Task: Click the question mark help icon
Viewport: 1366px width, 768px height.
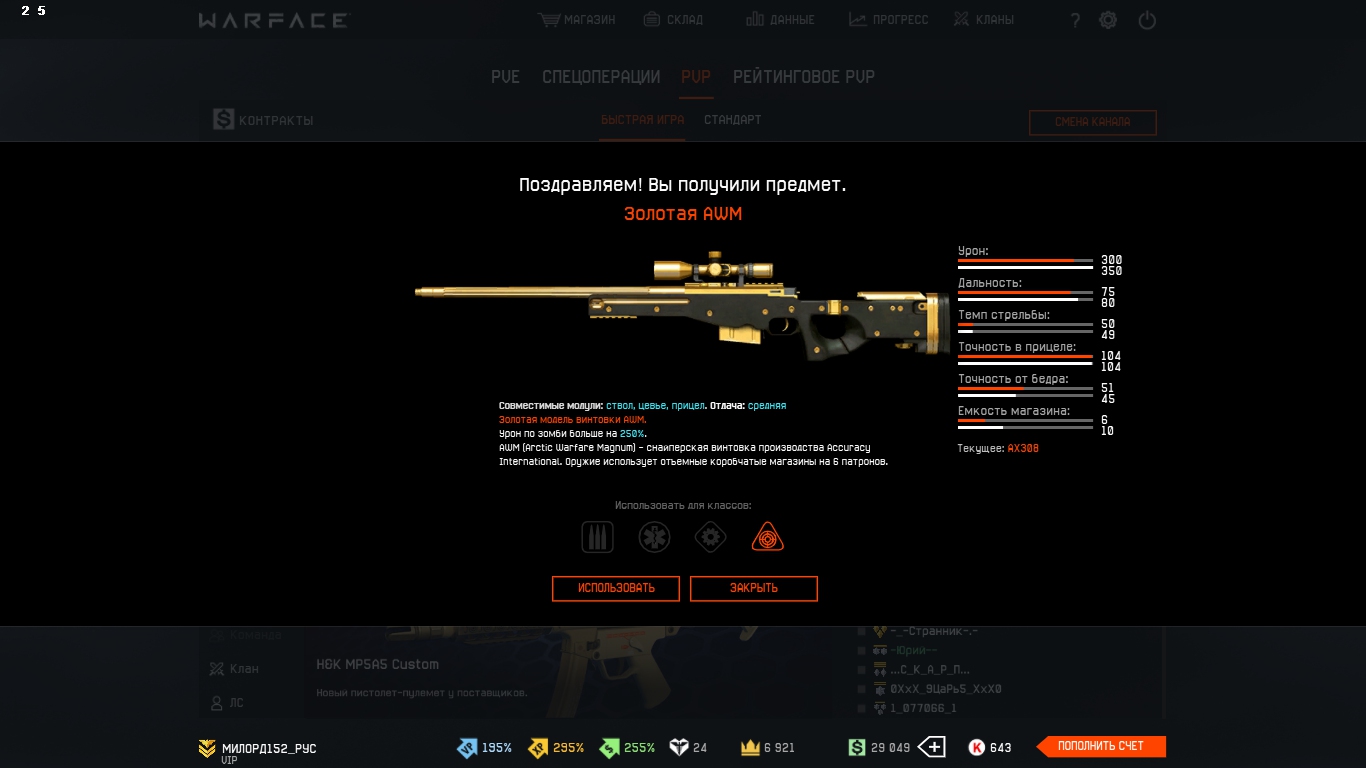Action: point(1075,21)
